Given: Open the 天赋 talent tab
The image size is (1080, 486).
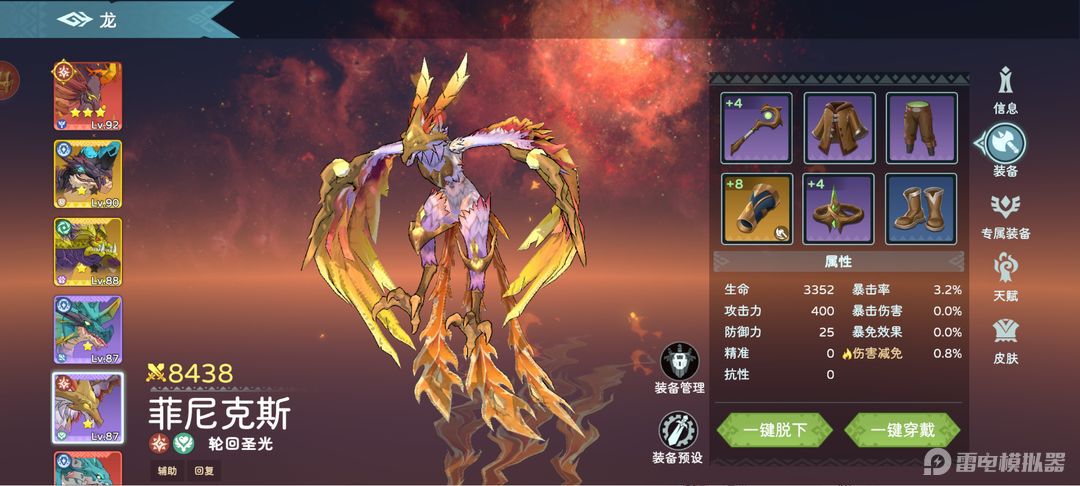Looking at the screenshot, I should (1005, 277).
